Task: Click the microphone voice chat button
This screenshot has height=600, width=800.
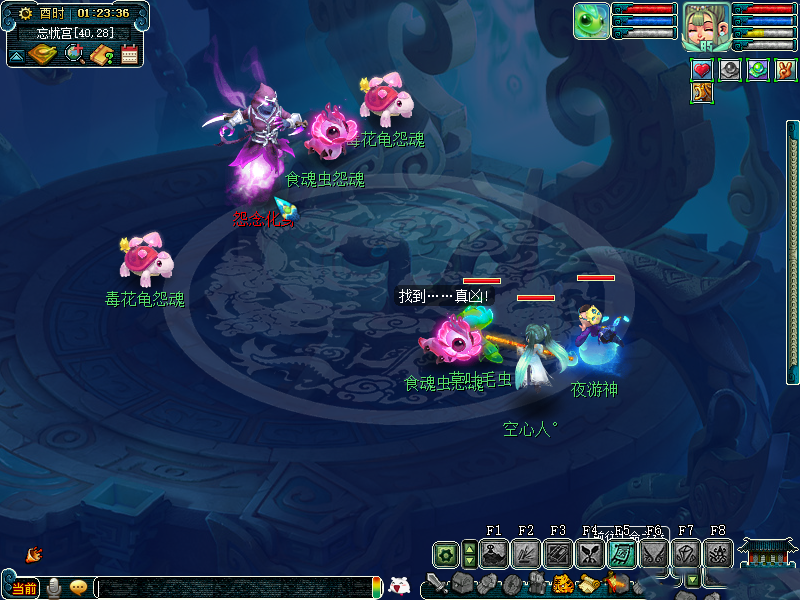Action: pyautogui.click(x=54, y=587)
